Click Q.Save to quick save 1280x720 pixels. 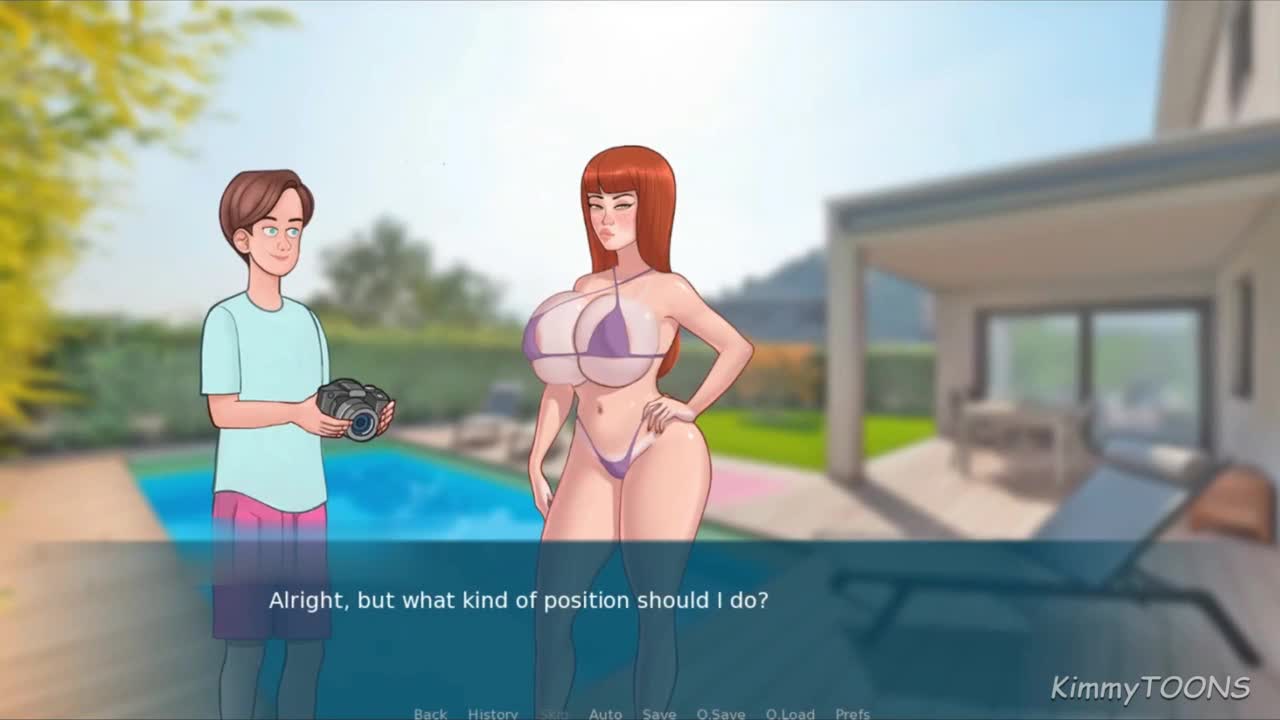click(x=721, y=713)
